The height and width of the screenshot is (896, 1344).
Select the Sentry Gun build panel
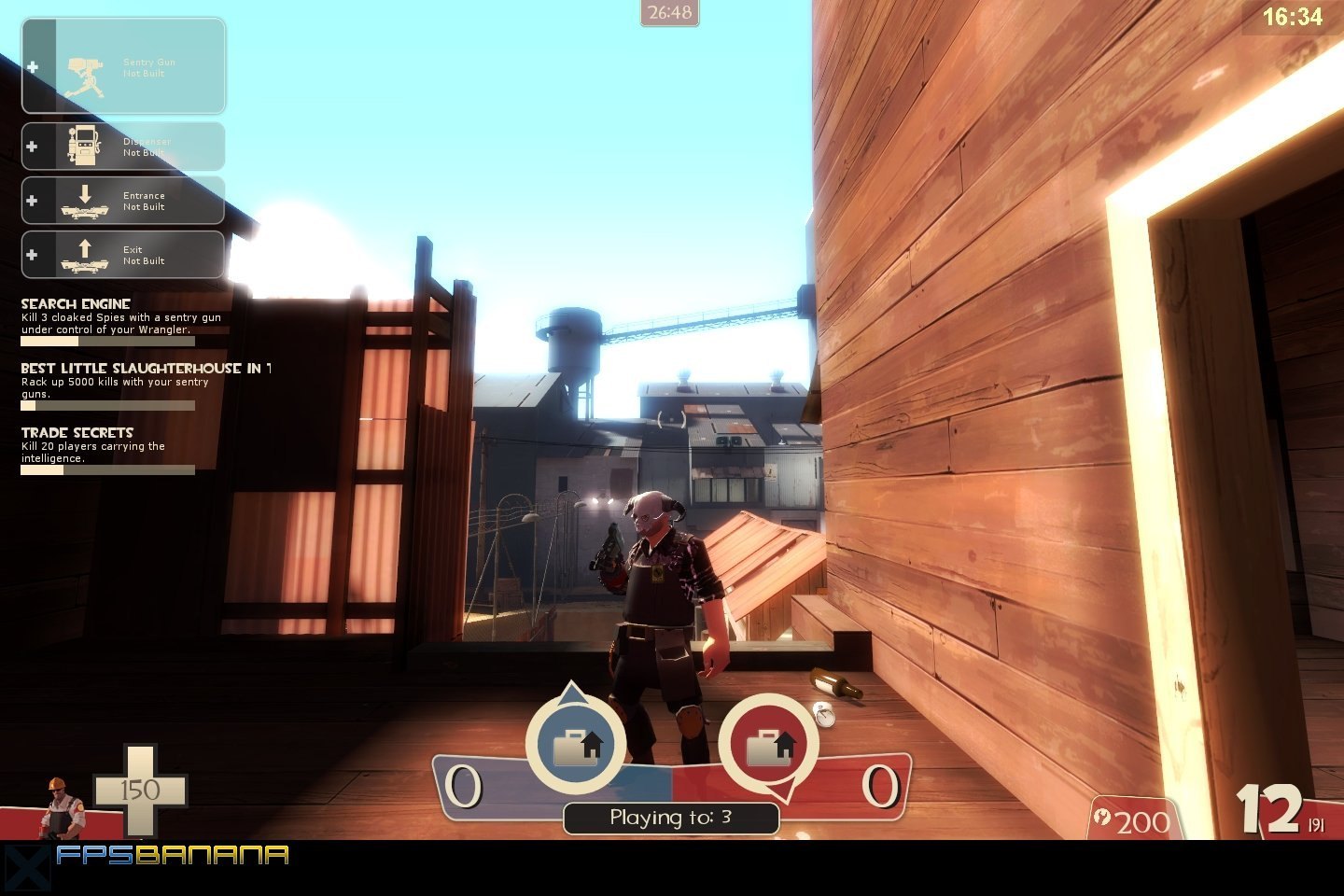[x=123, y=66]
